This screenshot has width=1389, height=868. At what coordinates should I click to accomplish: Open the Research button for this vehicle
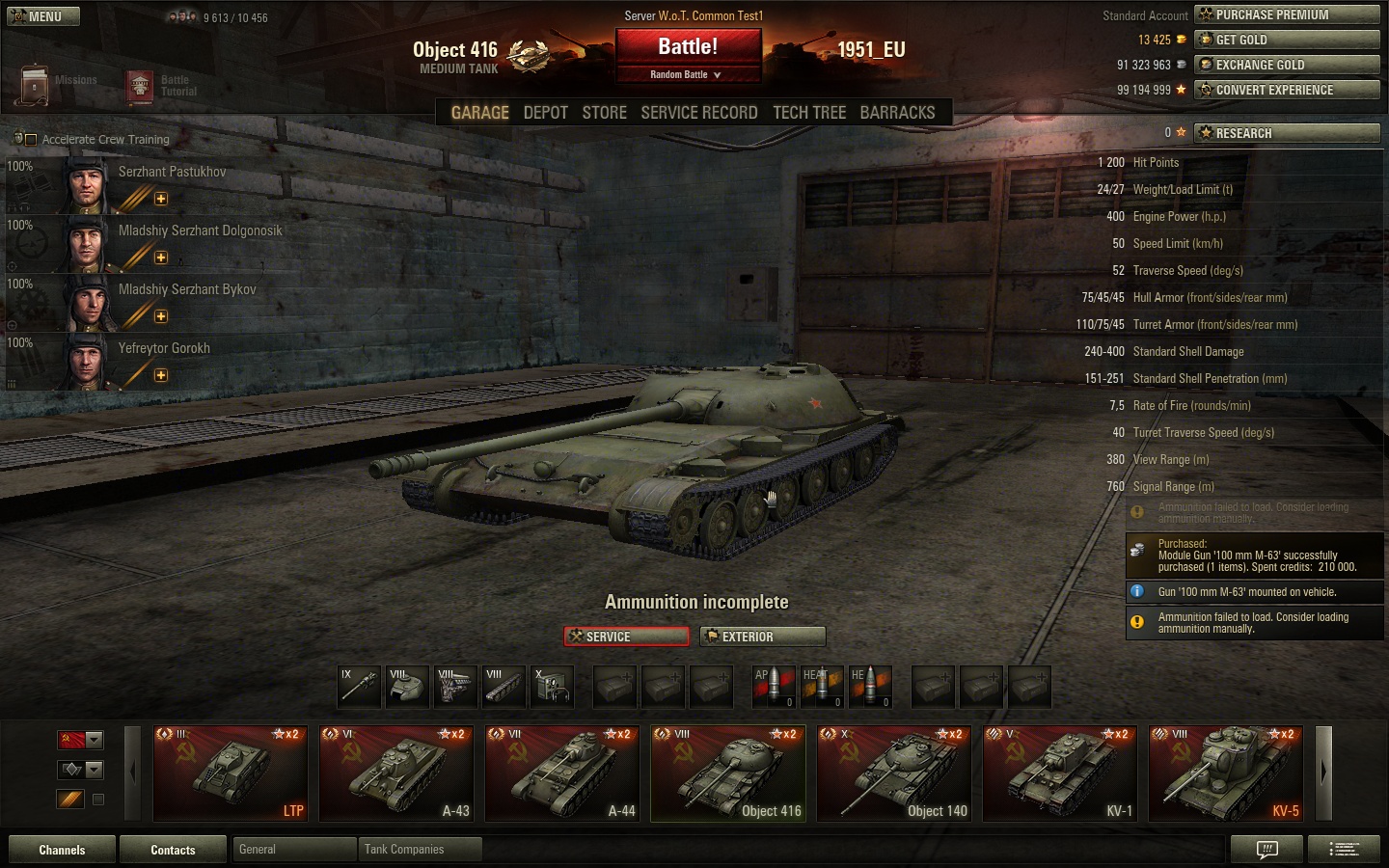(1287, 133)
